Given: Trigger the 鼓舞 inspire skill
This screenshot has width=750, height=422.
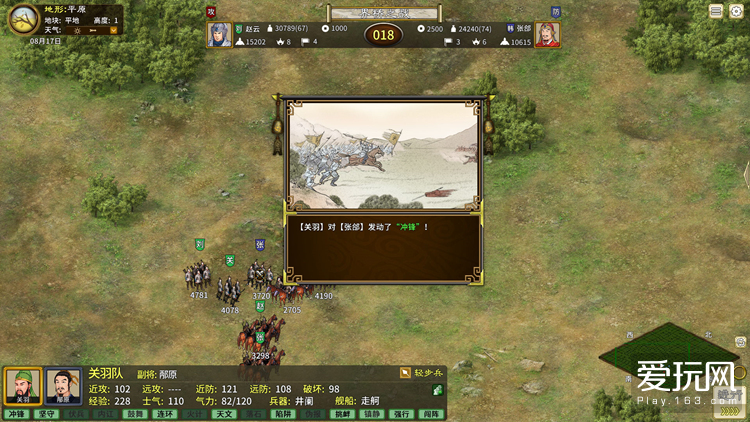Looking at the screenshot, I should [136, 414].
